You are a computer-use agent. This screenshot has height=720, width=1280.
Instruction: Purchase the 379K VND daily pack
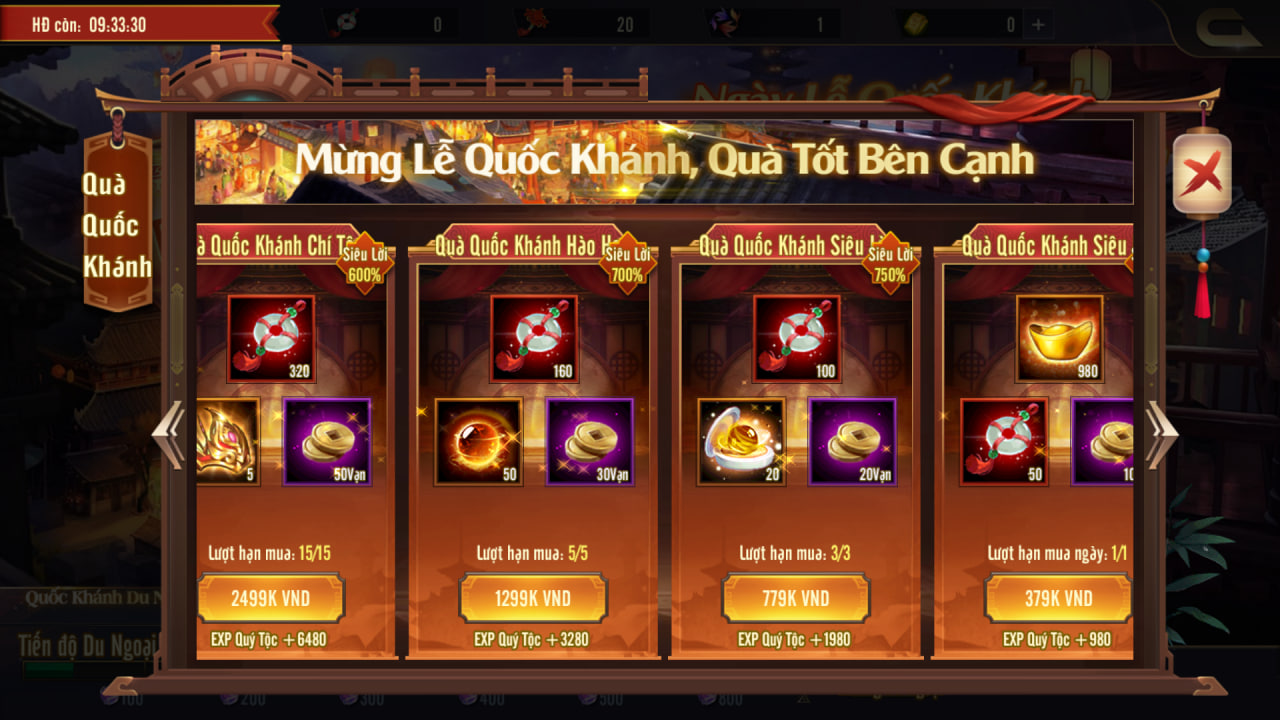(1058, 598)
